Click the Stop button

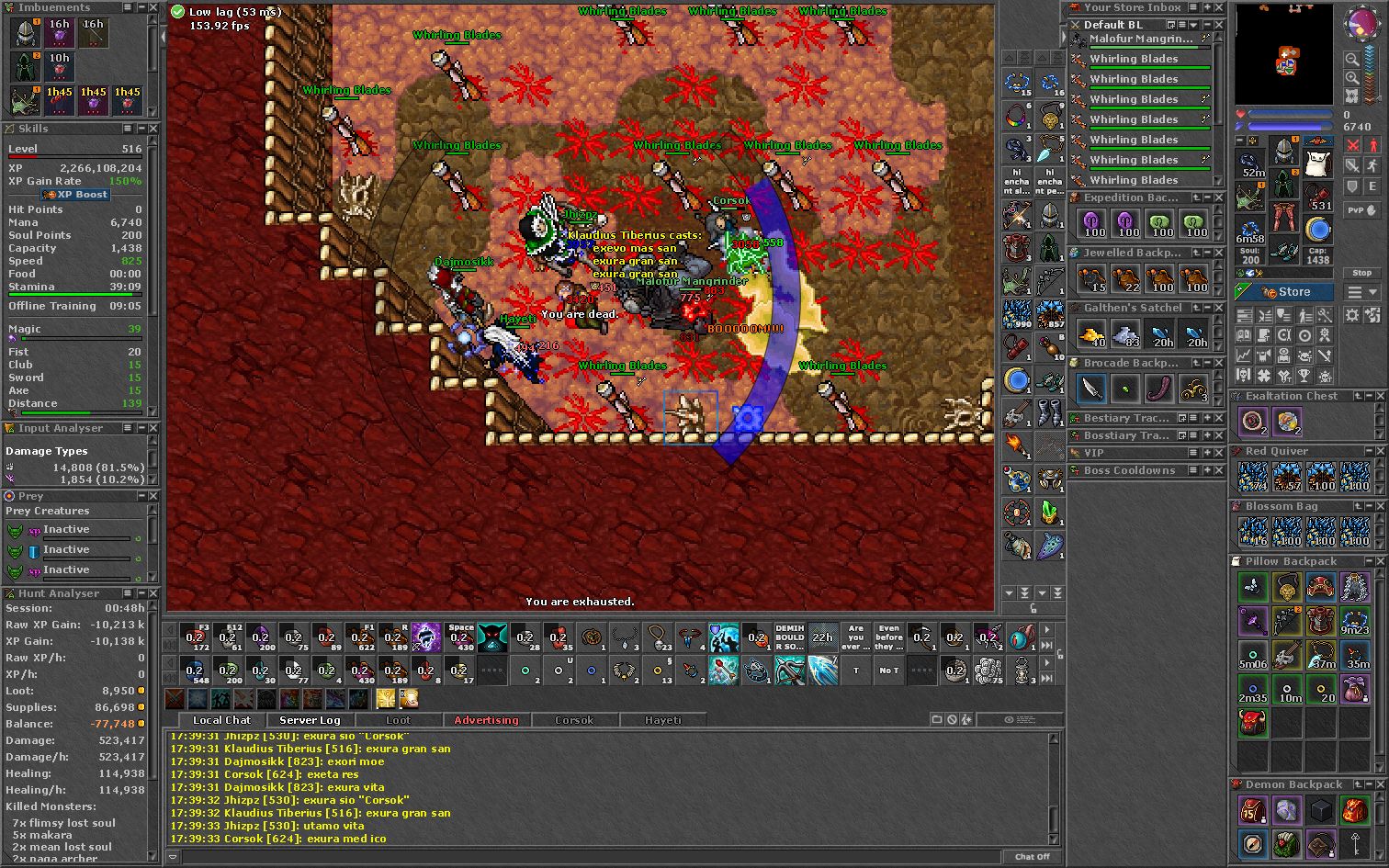click(x=1361, y=273)
